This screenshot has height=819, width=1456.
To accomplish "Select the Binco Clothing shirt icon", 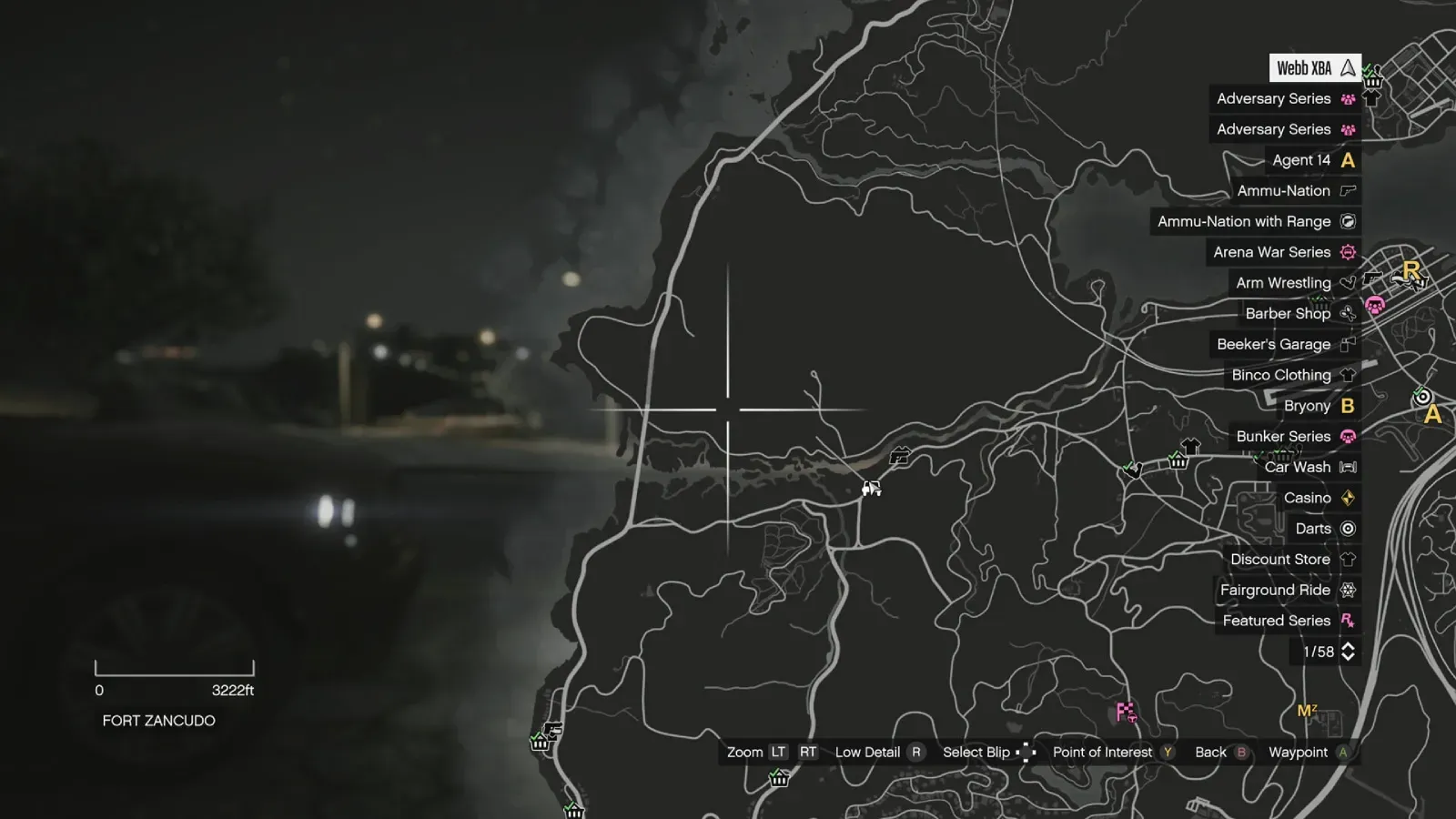I will coord(1346,374).
